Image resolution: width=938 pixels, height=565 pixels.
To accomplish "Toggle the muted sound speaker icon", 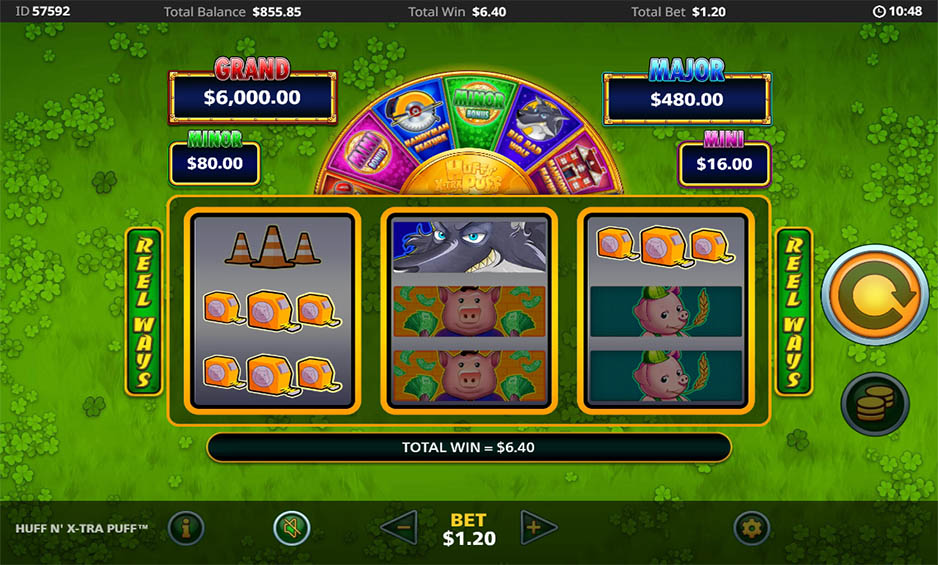I will [x=292, y=527].
